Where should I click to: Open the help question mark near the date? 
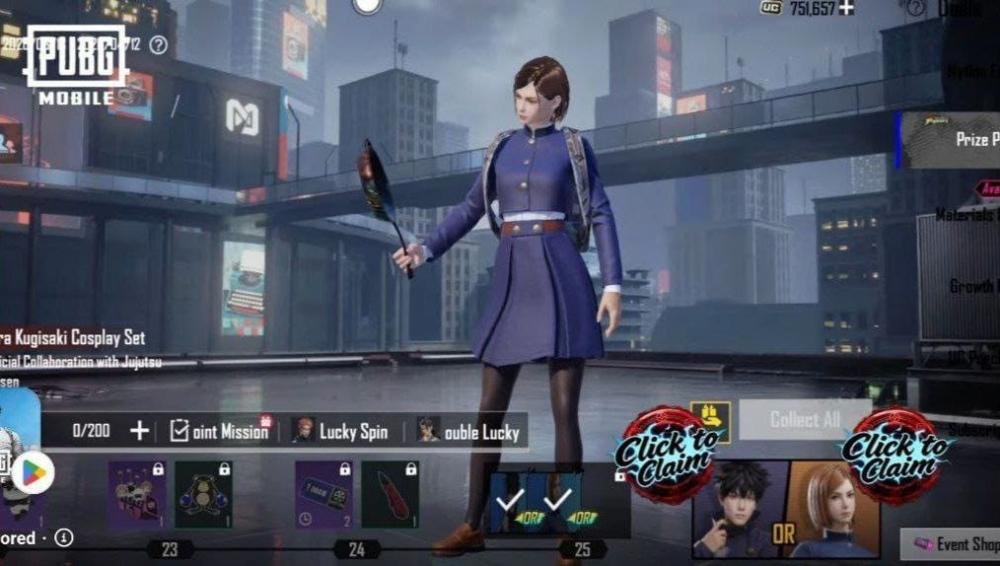click(158, 45)
